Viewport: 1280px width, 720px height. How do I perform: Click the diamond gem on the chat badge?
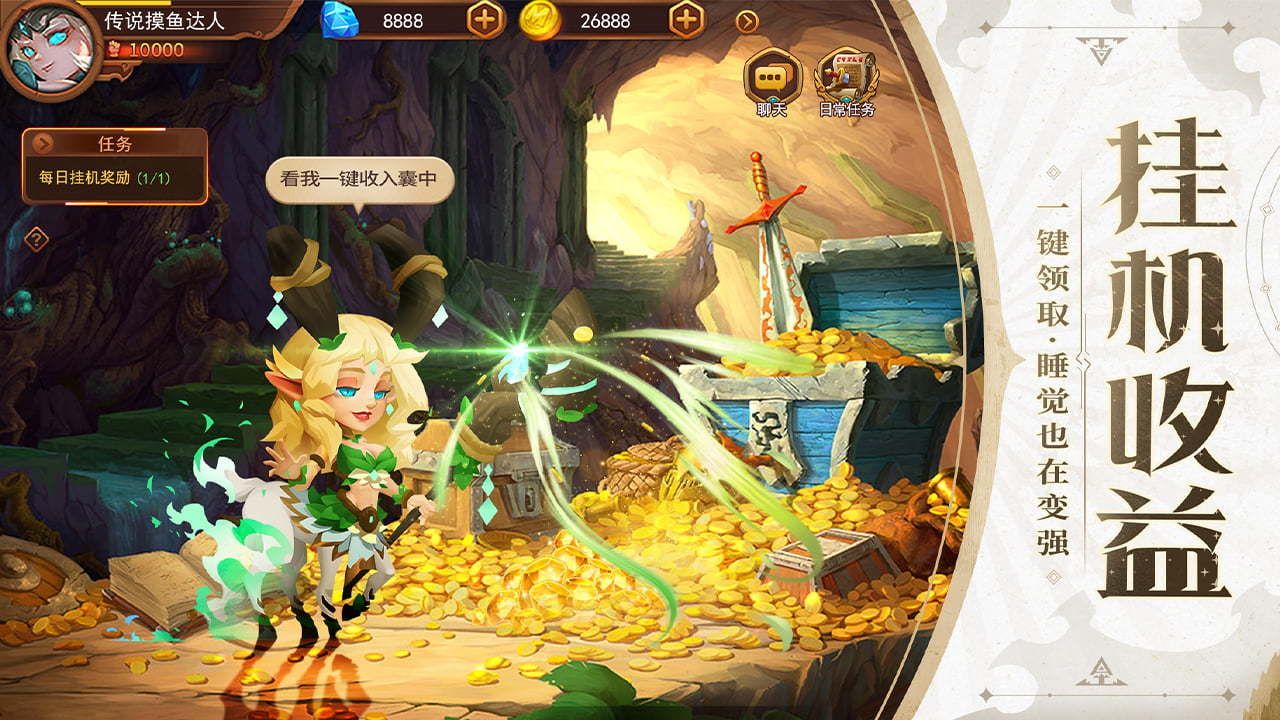[775, 98]
